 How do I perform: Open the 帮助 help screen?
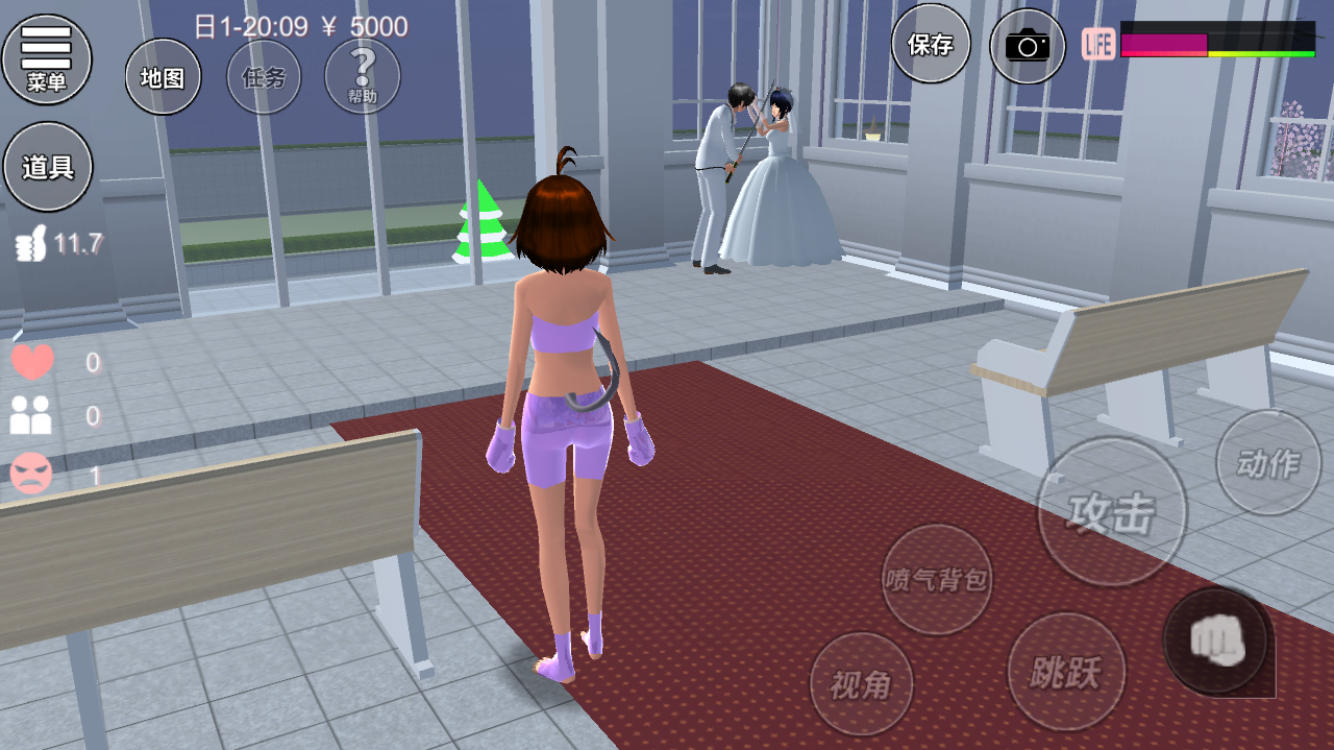(x=362, y=77)
